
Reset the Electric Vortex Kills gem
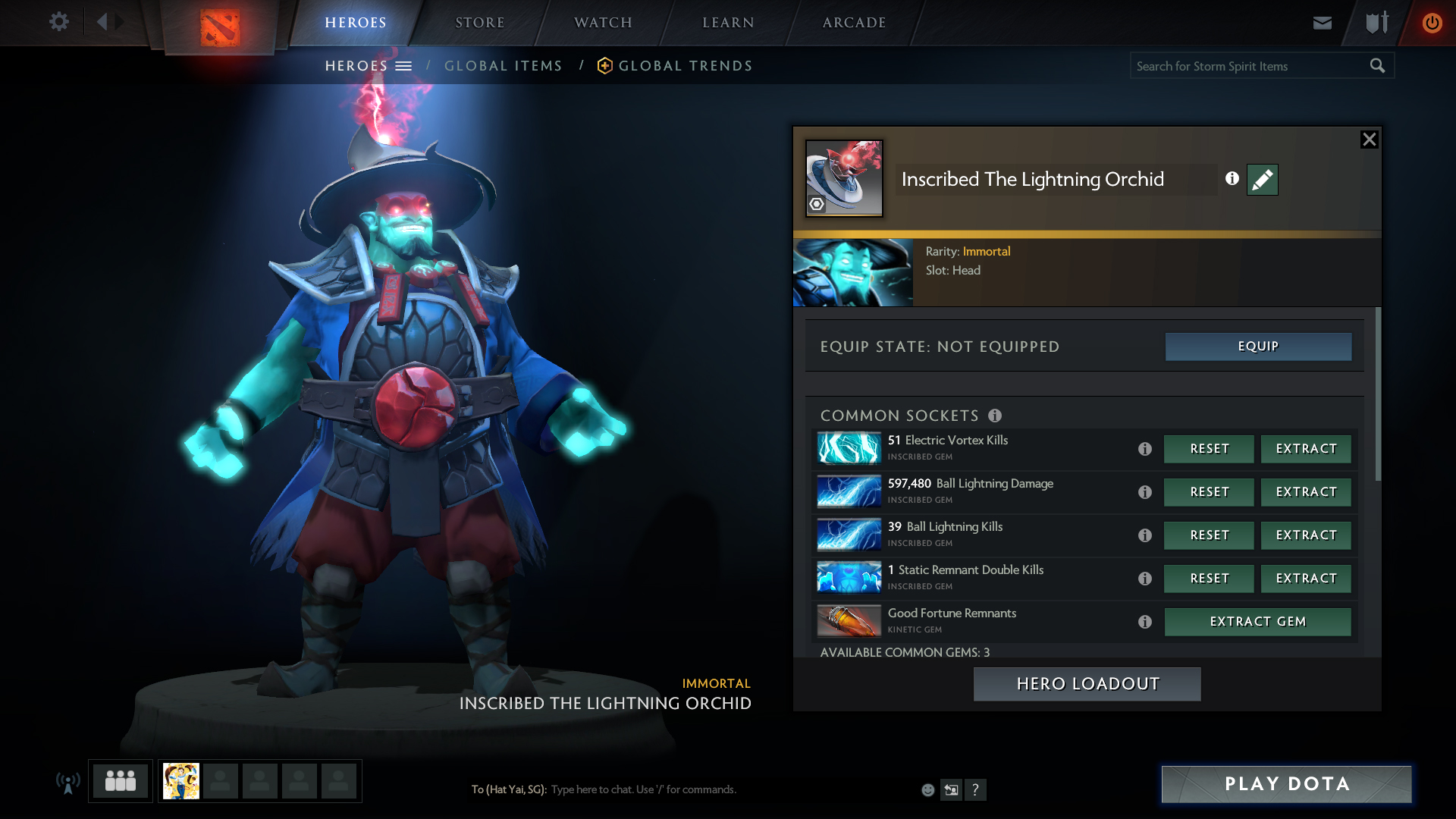[x=1209, y=449]
